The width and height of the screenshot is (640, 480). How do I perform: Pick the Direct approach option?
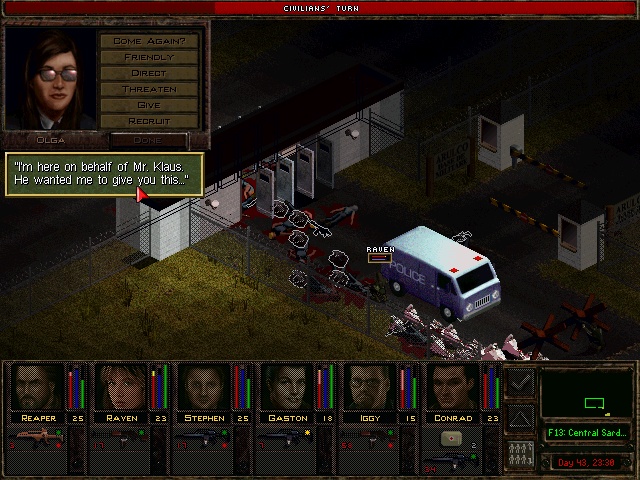(x=149, y=73)
